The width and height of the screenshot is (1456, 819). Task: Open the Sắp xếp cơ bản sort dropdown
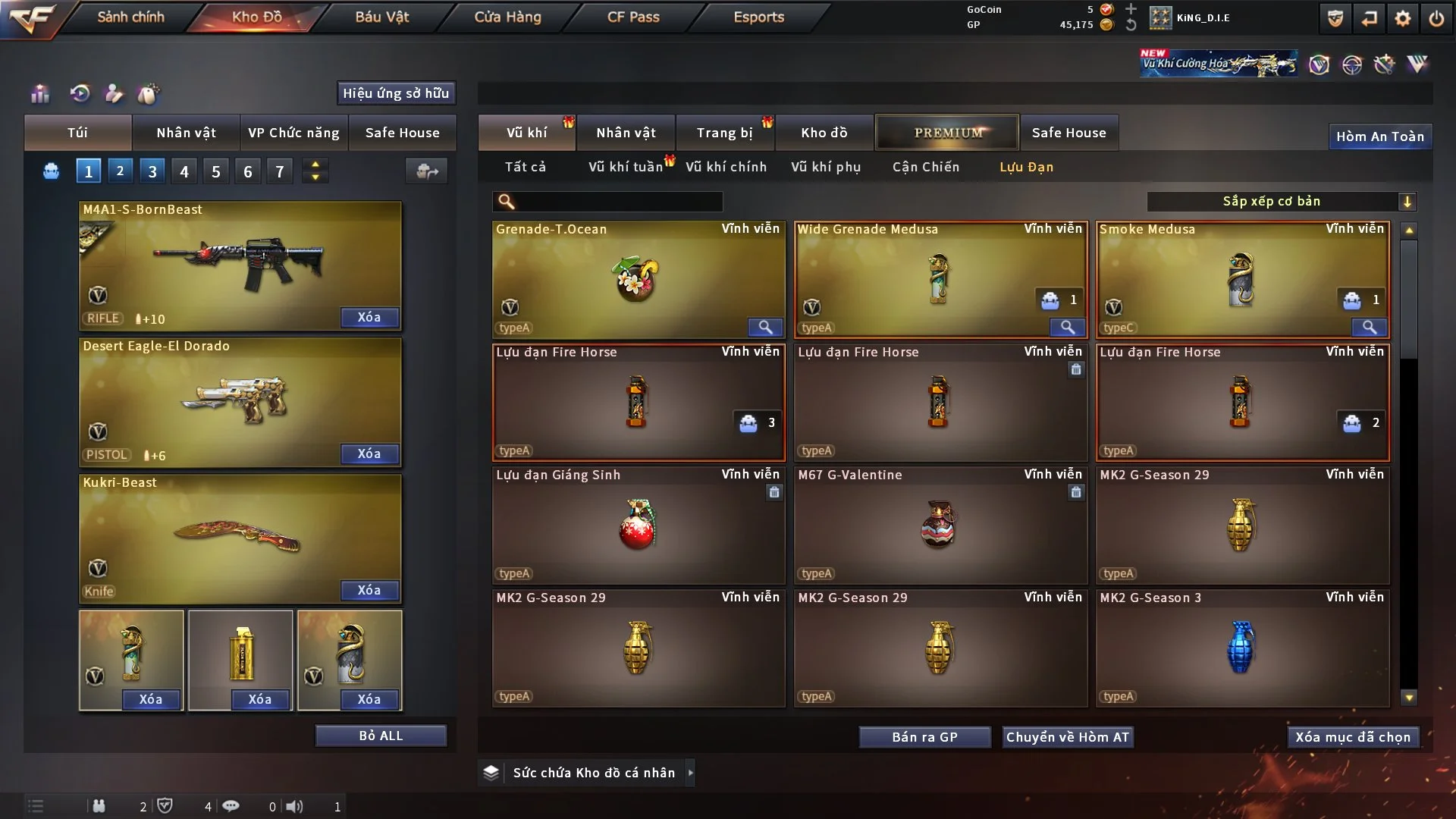[1281, 201]
